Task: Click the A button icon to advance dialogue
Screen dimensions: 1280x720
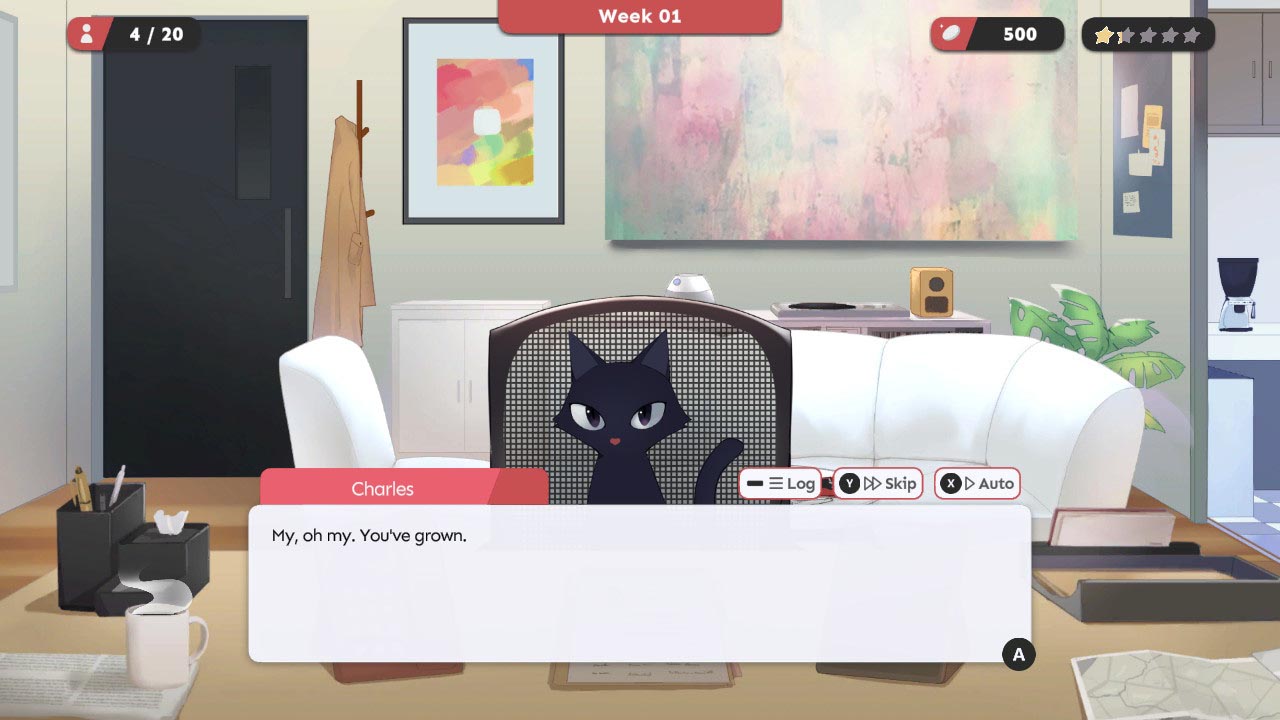Action: pos(1018,655)
